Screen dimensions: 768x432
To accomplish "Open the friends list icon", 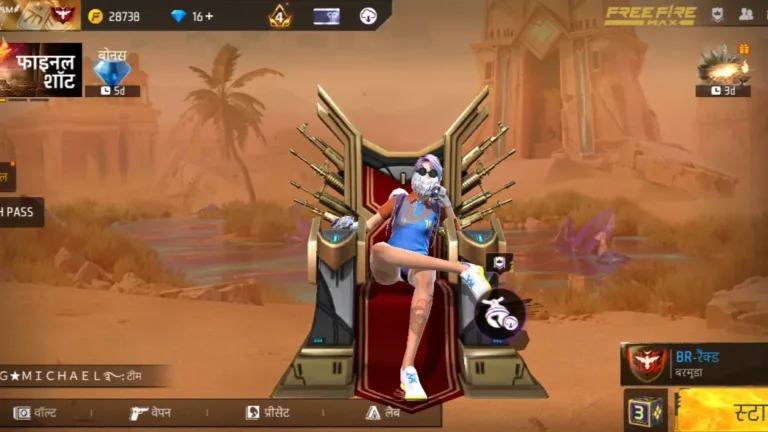I will pyautogui.click(x=746, y=14).
